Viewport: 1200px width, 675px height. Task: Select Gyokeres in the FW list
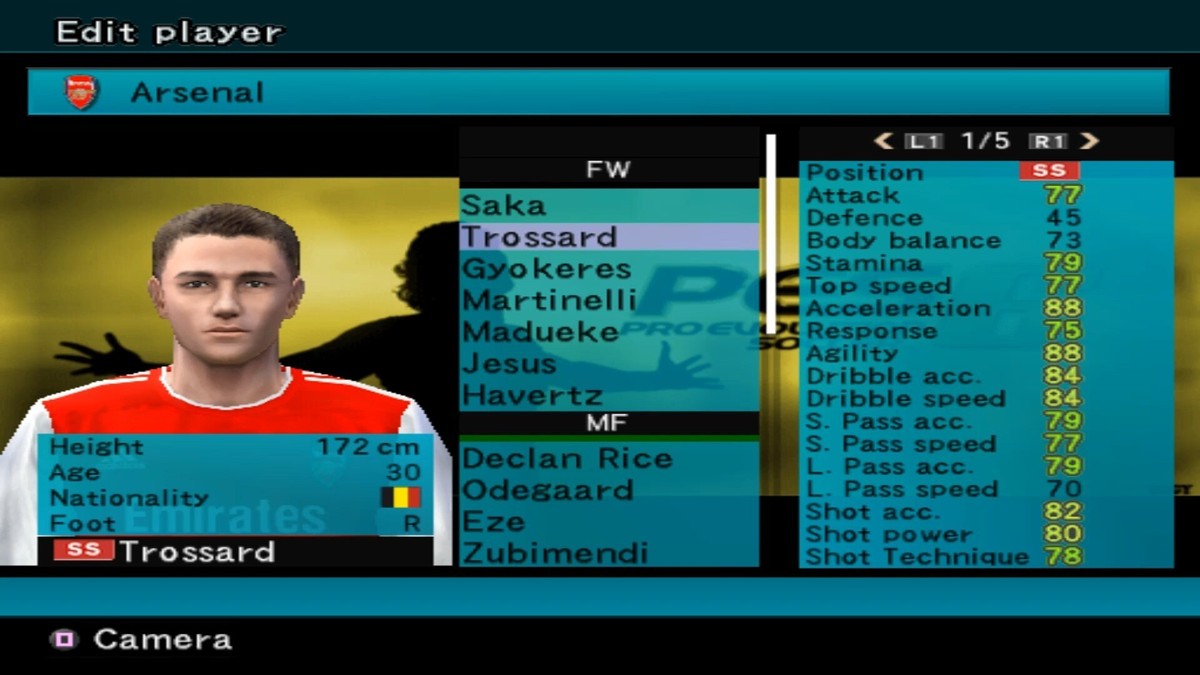[x=546, y=269]
